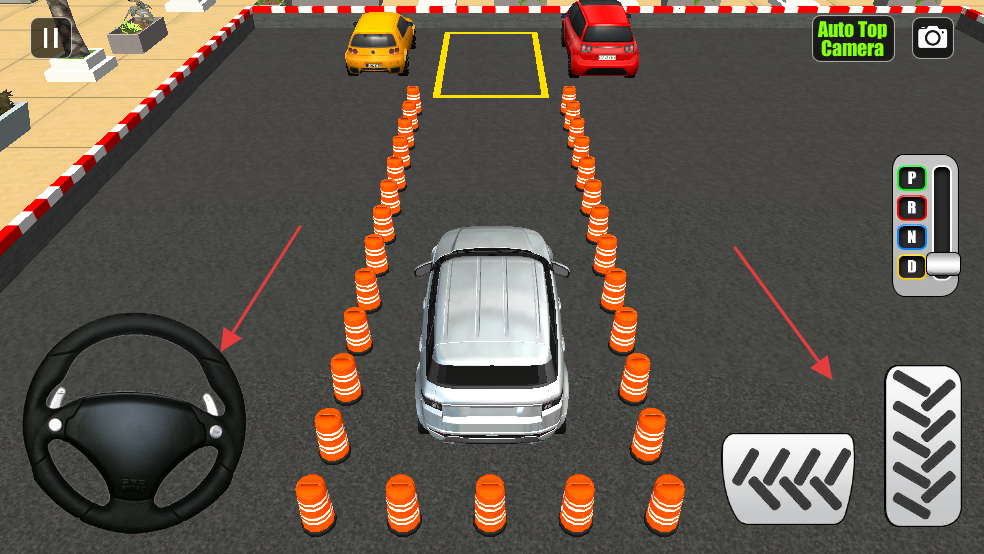Shift gear to P (Park)
The width and height of the screenshot is (984, 554).
[x=912, y=179]
